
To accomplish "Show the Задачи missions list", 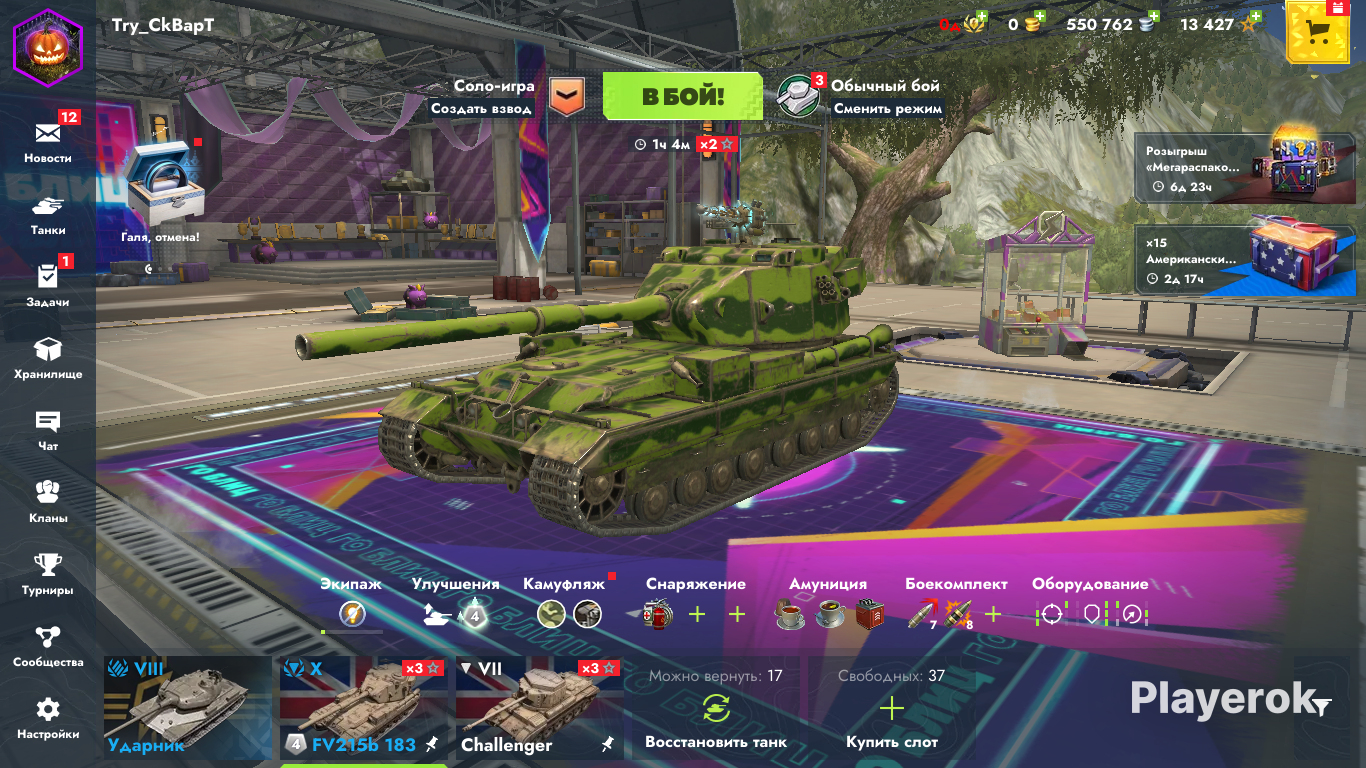I will [x=48, y=284].
